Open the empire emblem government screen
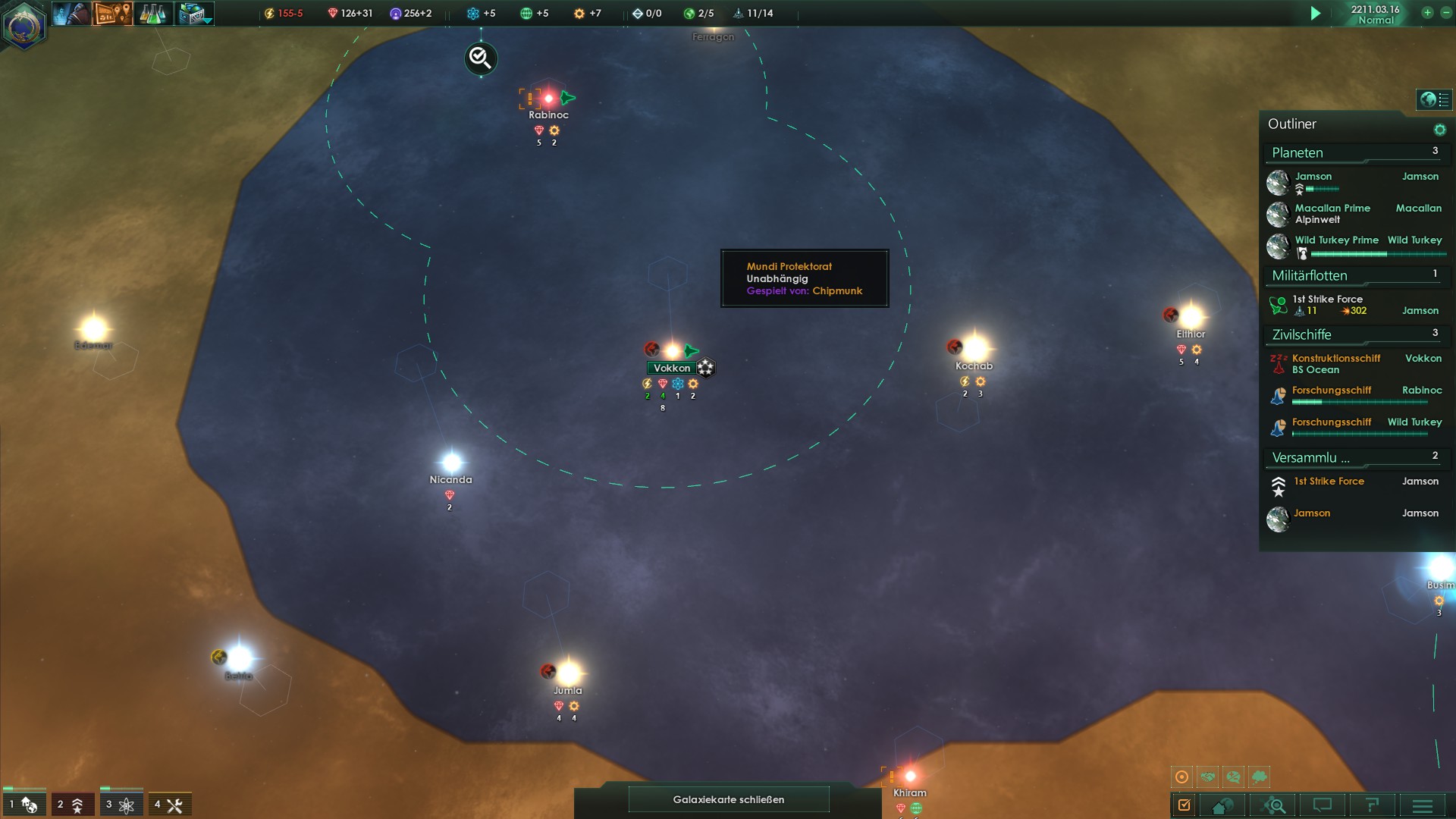Viewport: 1456px width, 819px height. [x=24, y=25]
